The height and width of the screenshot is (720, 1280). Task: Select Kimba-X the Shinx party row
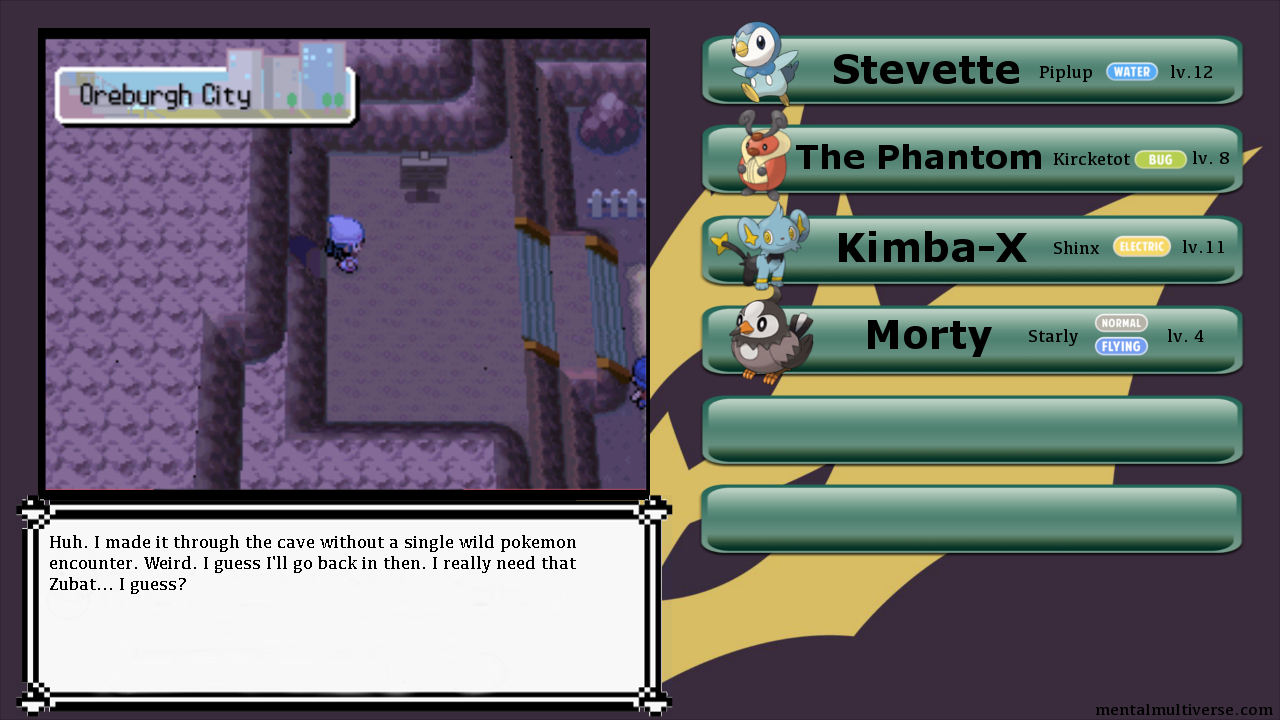point(972,249)
